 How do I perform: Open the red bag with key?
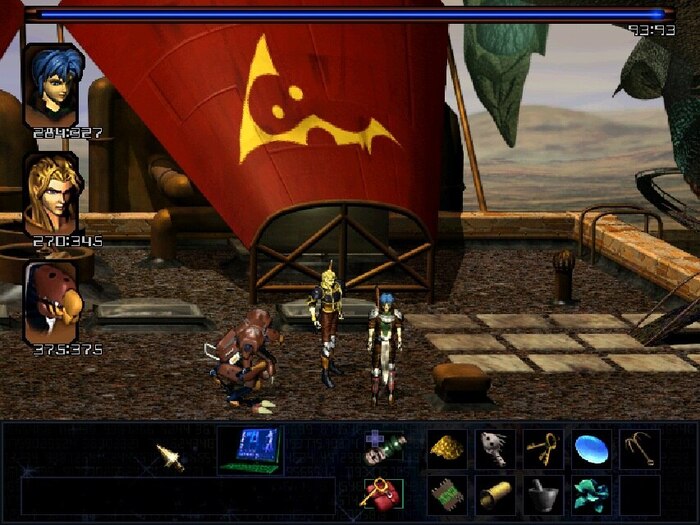pos(381,492)
